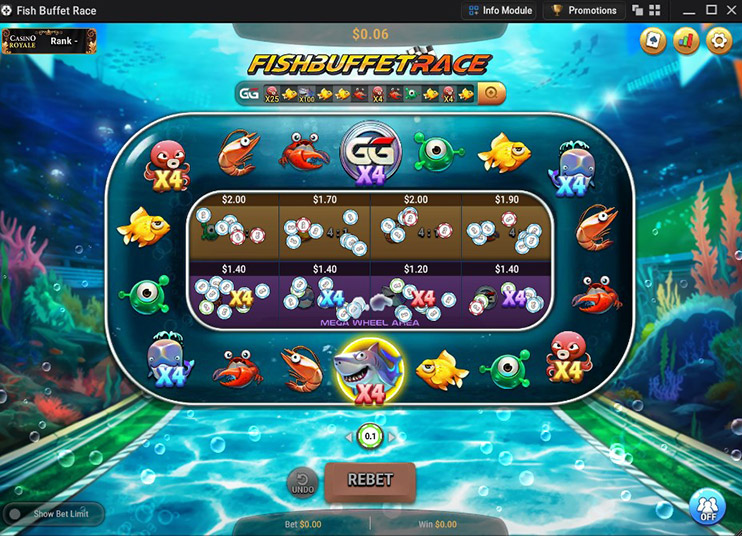Image resolution: width=742 pixels, height=536 pixels.
Task: Select the green 0.1 chip
Action: [370, 437]
